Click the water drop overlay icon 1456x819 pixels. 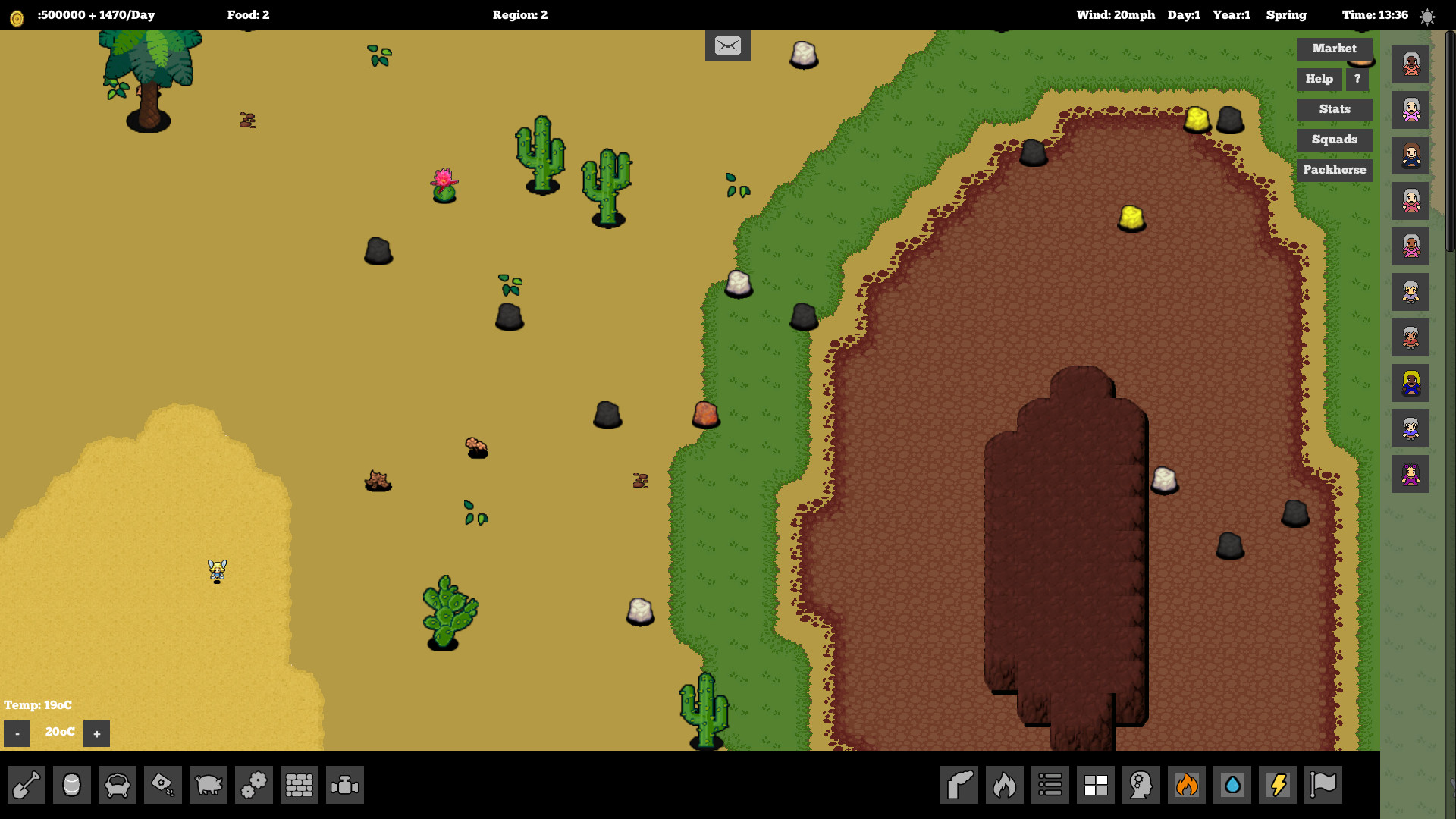[x=1232, y=785]
